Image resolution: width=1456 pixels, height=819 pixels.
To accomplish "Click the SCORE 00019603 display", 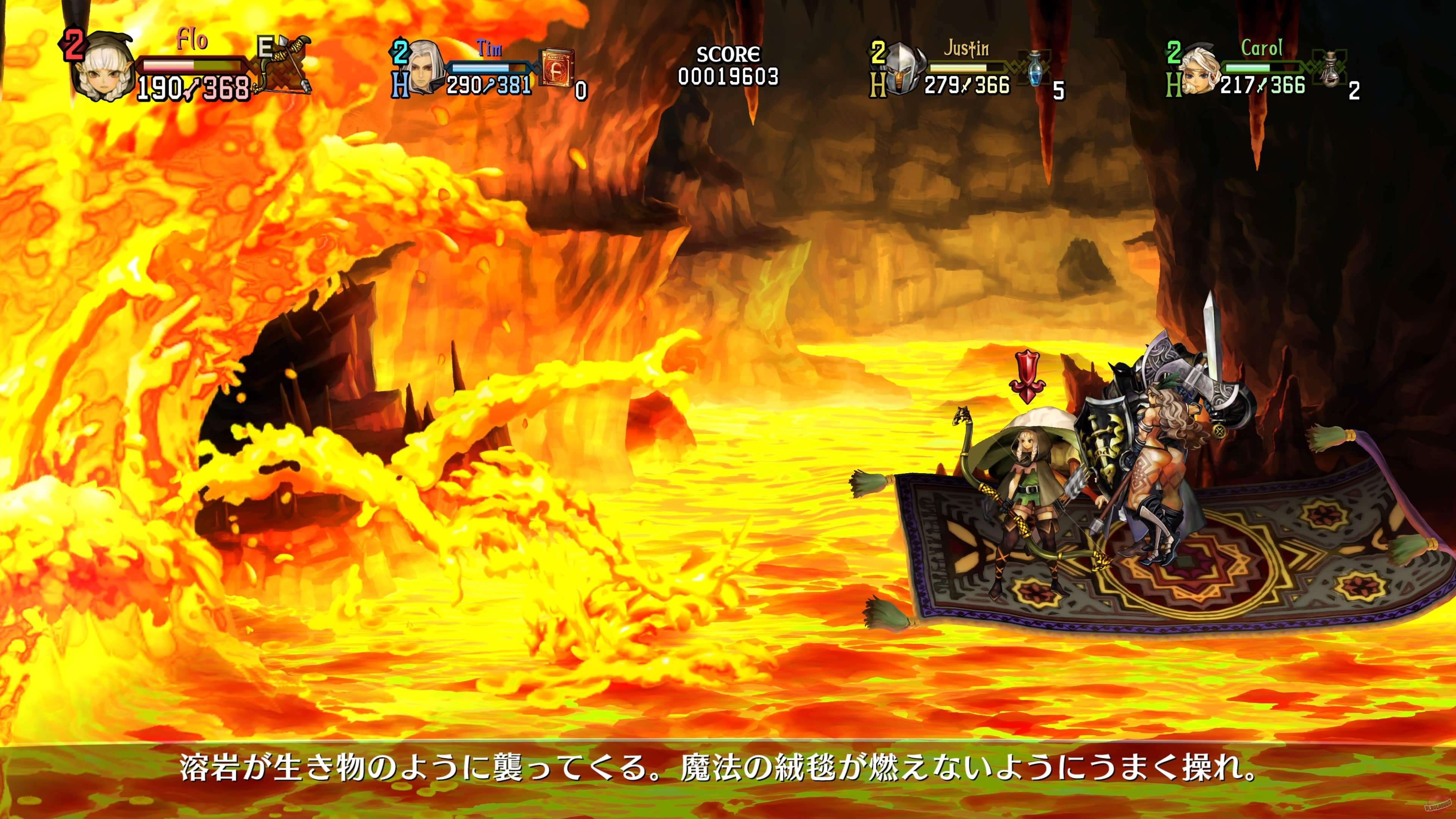I will click(729, 65).
